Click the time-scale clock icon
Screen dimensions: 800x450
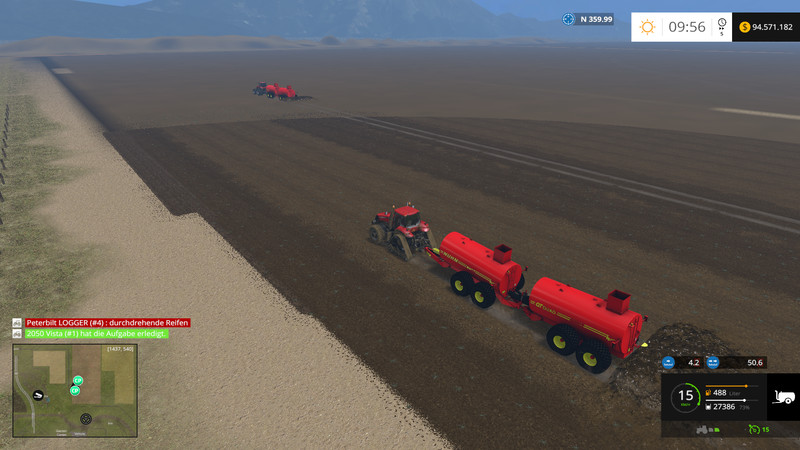[721, 25]
